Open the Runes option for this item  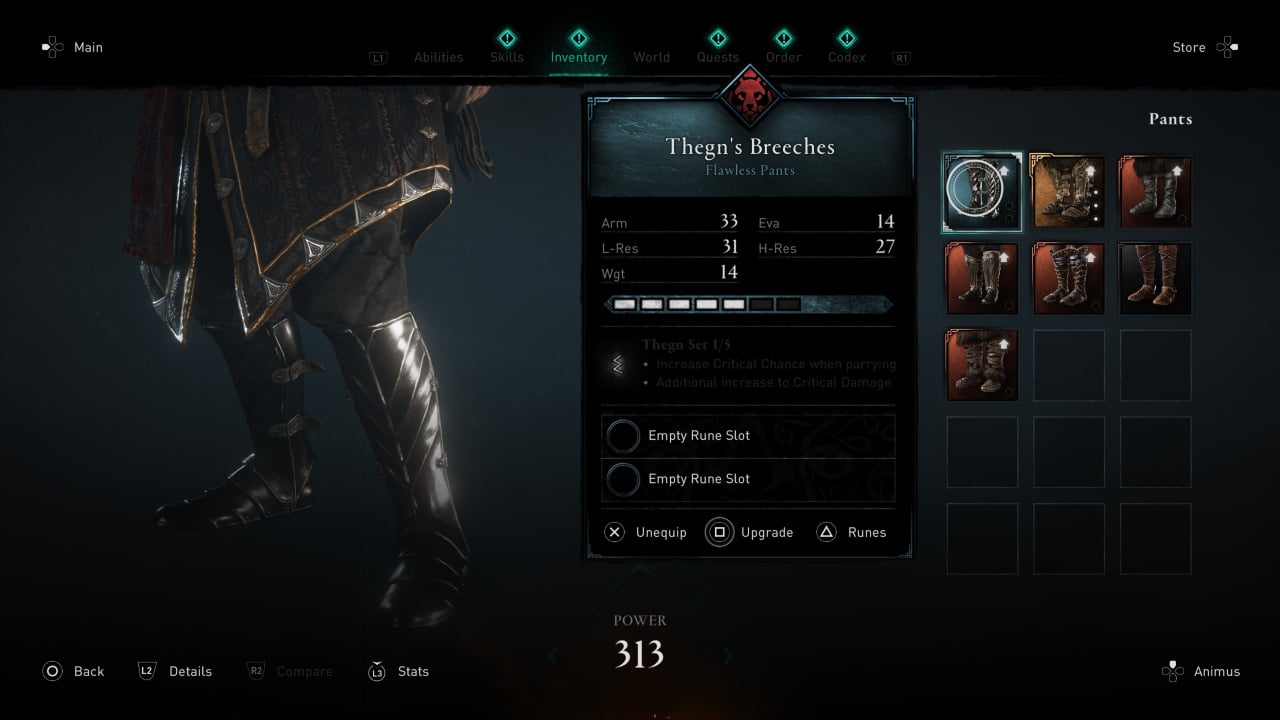[852, 532]
